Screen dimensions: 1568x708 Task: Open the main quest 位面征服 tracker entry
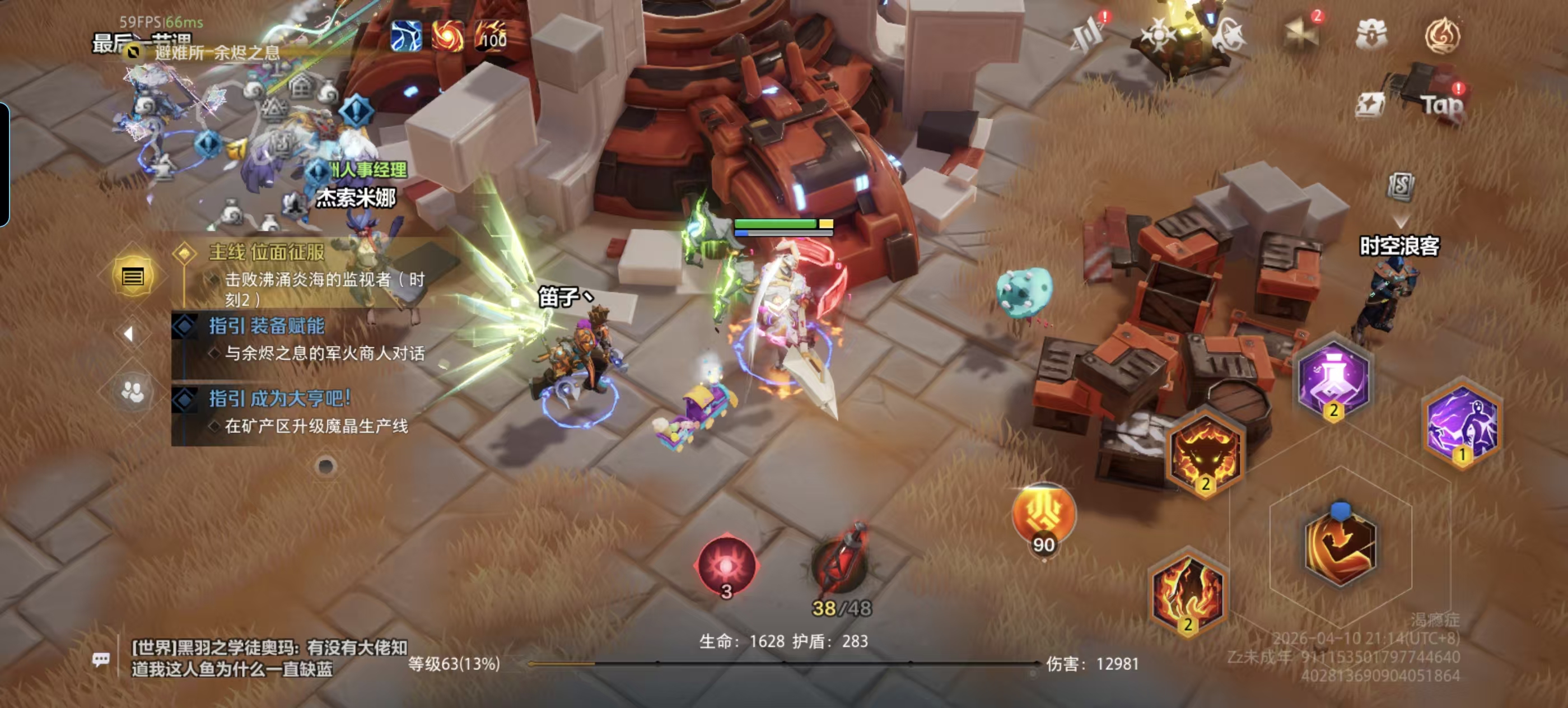pyautogui.click(x=267, y=253)
